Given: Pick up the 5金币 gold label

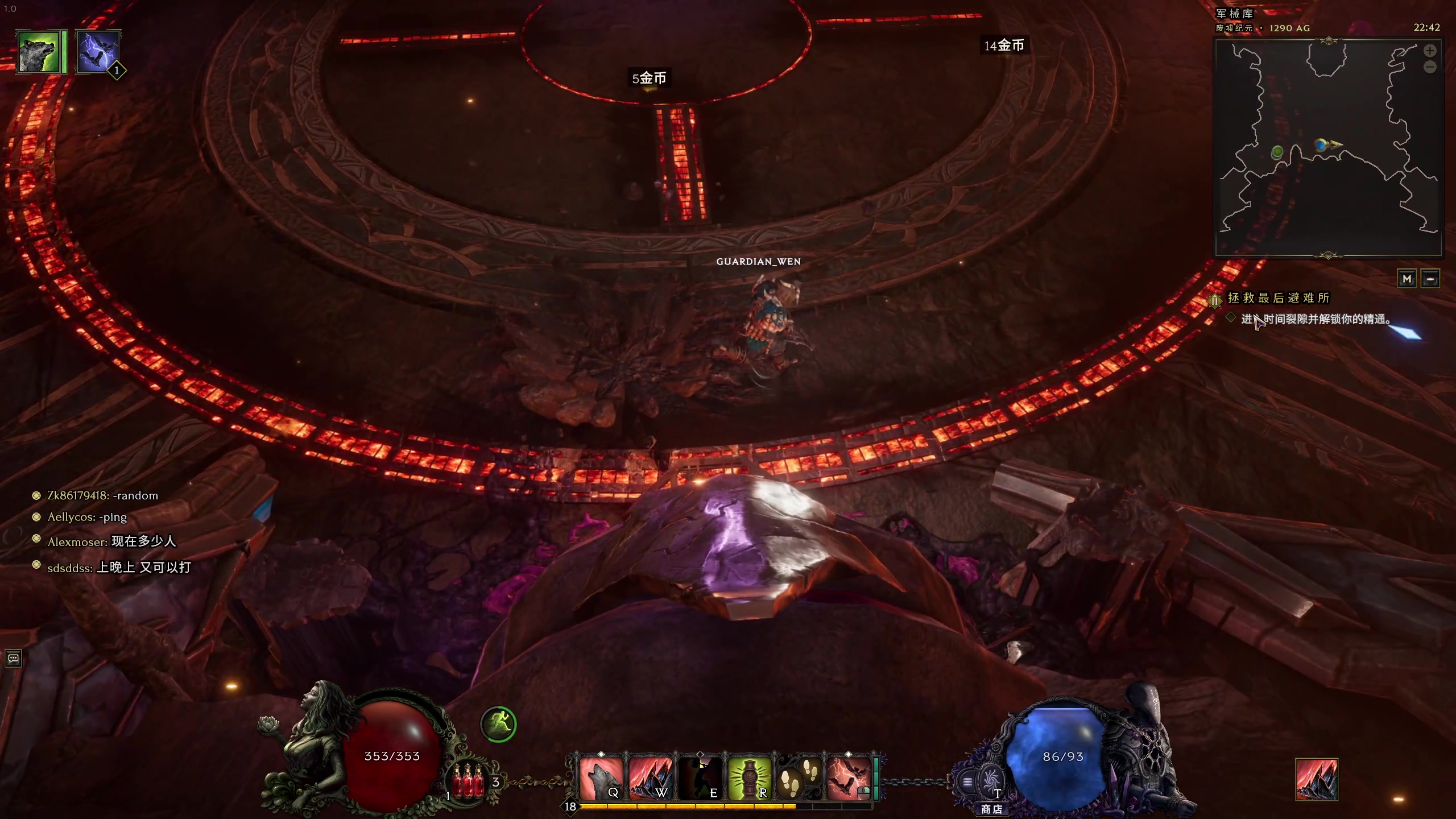Looking at the screenshot, I should click(649, 78).
